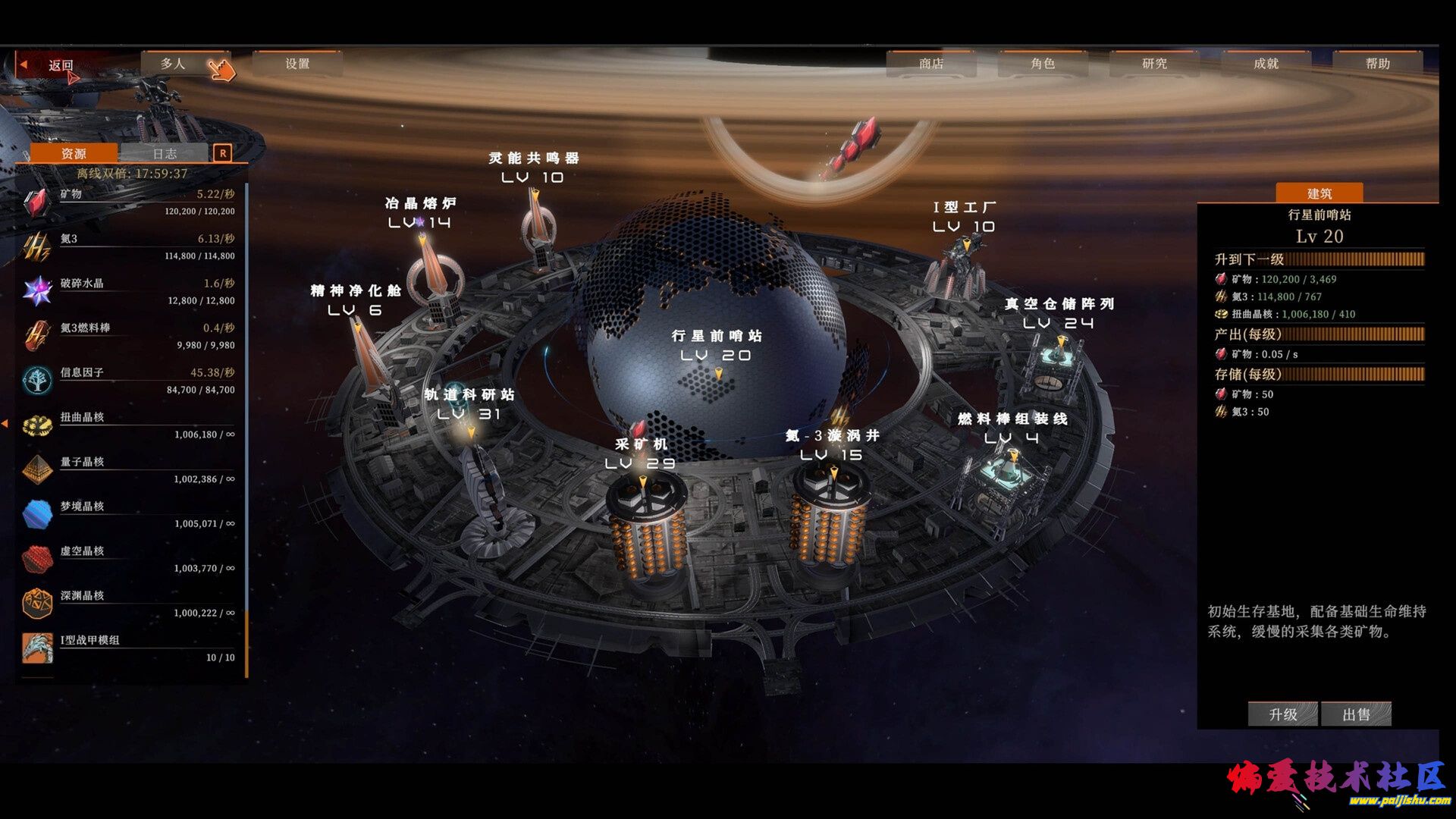Open the 研究 research menu
The image size is (1456, 819).
click(1154, 64)
